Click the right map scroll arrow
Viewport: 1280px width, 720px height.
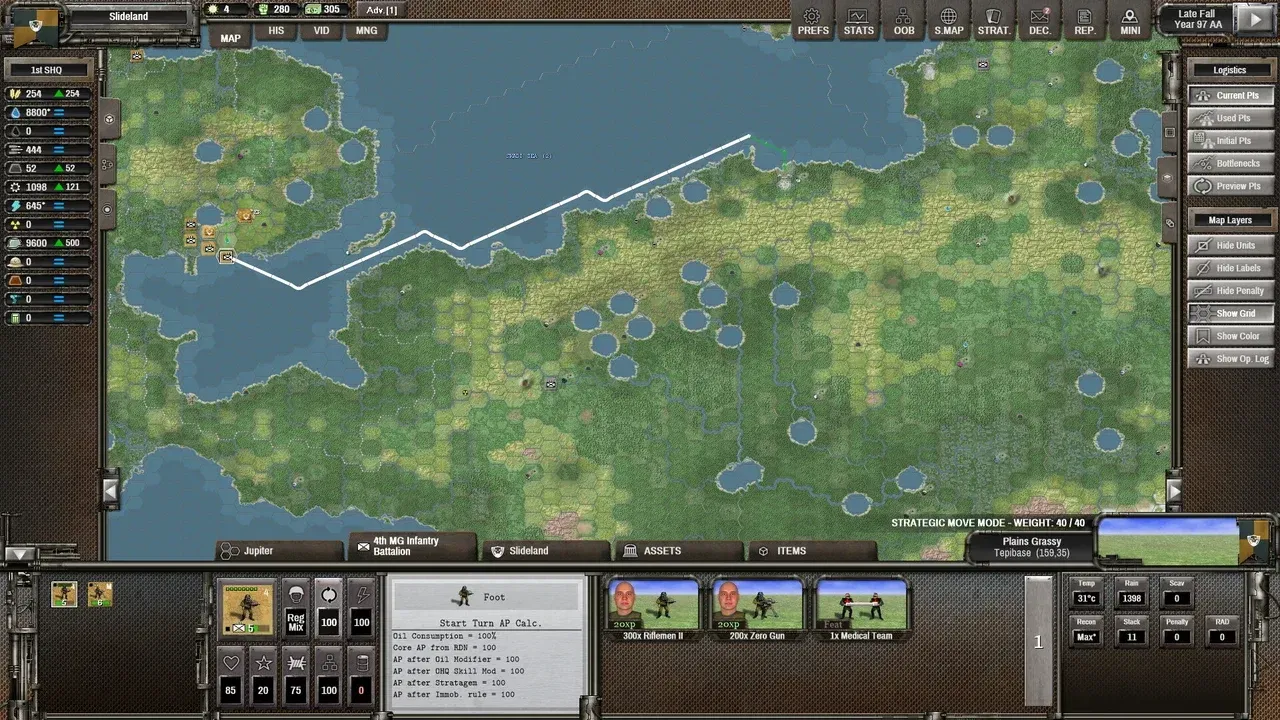1175,491
